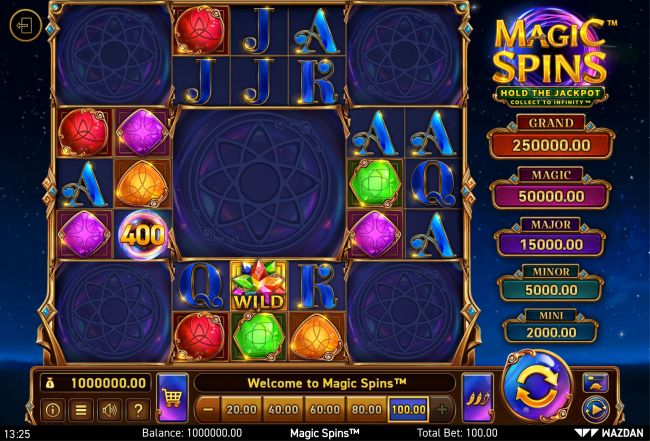
Task: Open the info button in the bottom panel
Action: [x=52, y=409]
